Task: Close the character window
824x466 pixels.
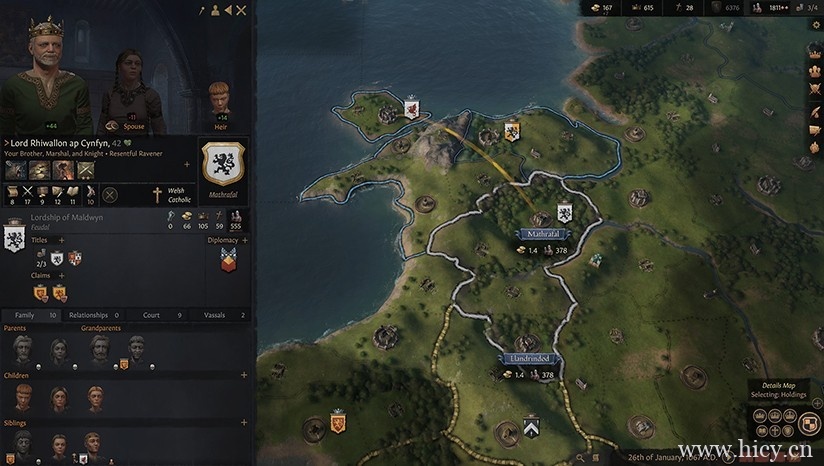Action: coord(241,10)
